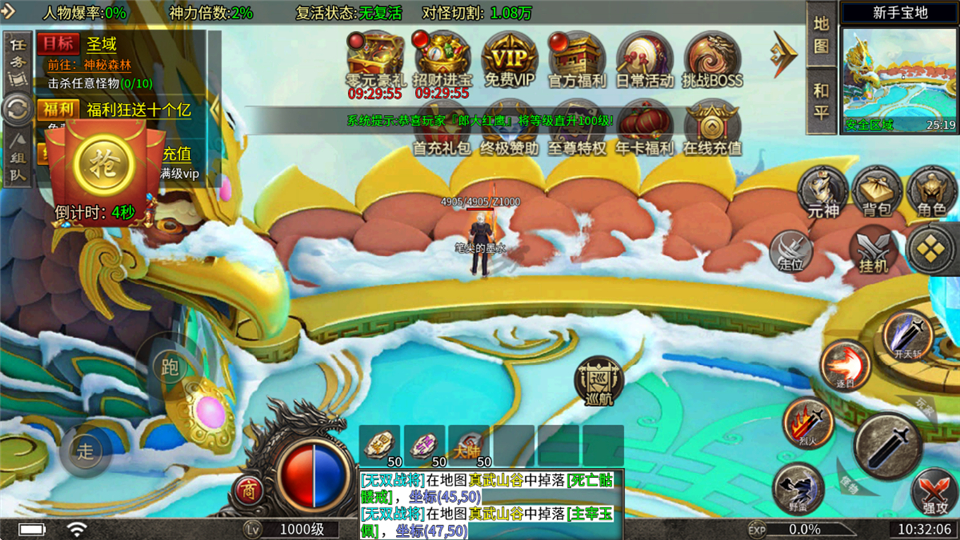Select the 任务 quest tab
960x540 pixels.
16,58
